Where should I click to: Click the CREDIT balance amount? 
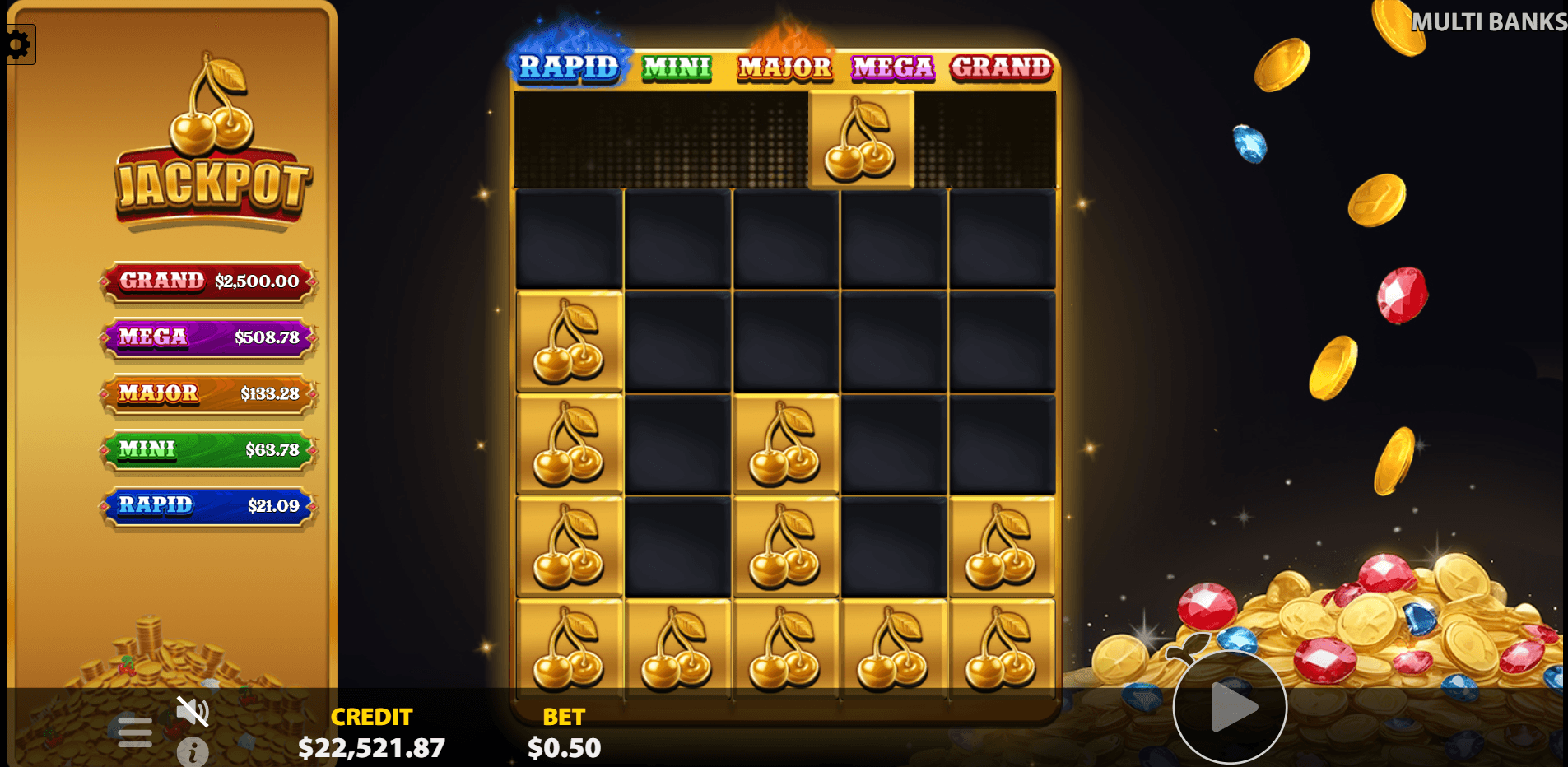372,748
